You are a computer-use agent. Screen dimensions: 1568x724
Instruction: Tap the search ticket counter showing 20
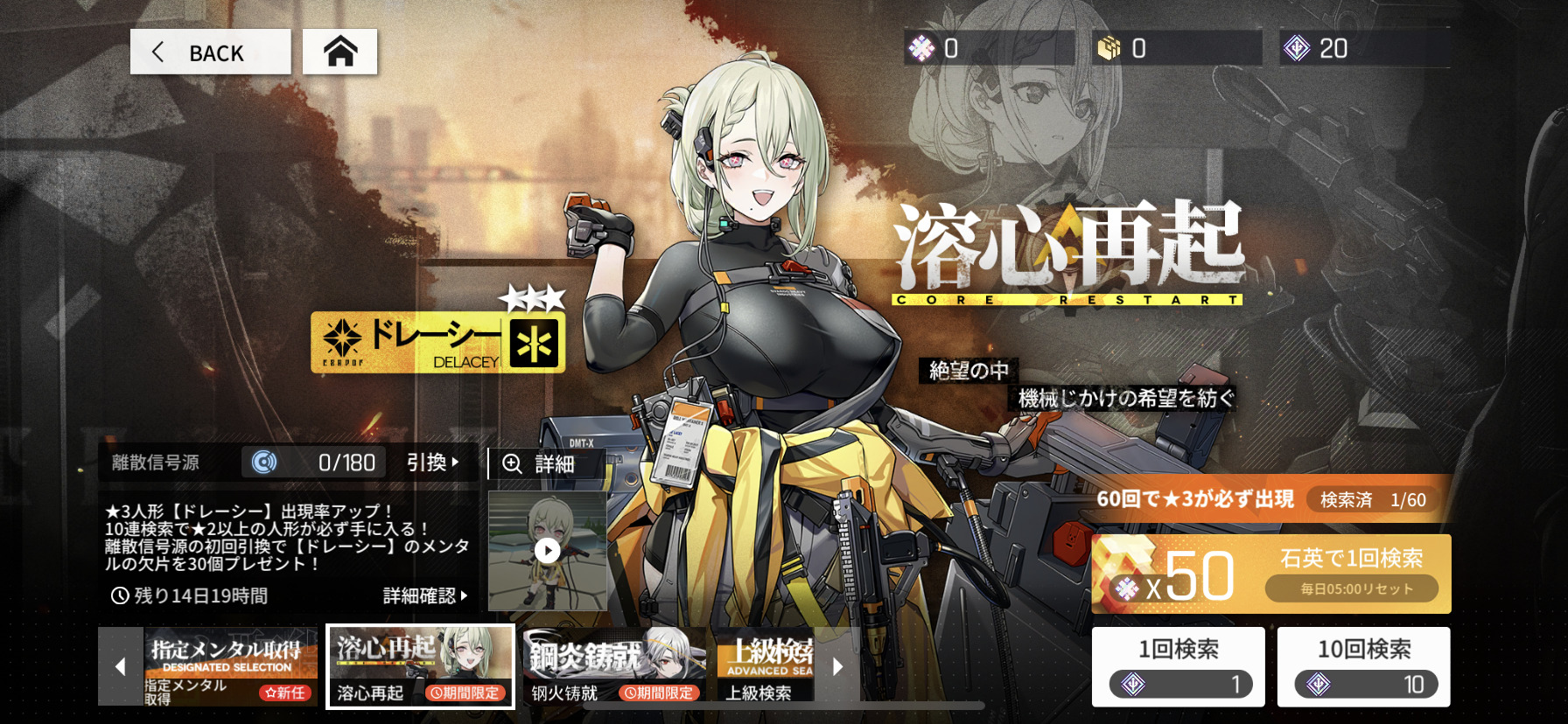(x=1363, y=48)
